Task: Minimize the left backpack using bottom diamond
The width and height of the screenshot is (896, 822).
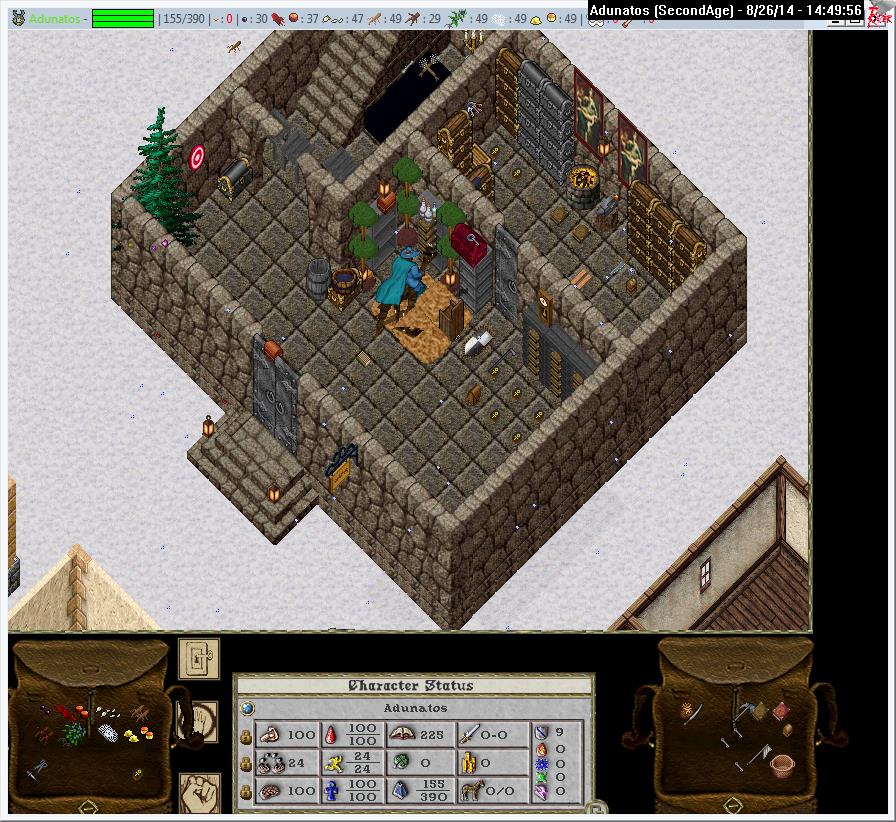Action: (88, 806)
